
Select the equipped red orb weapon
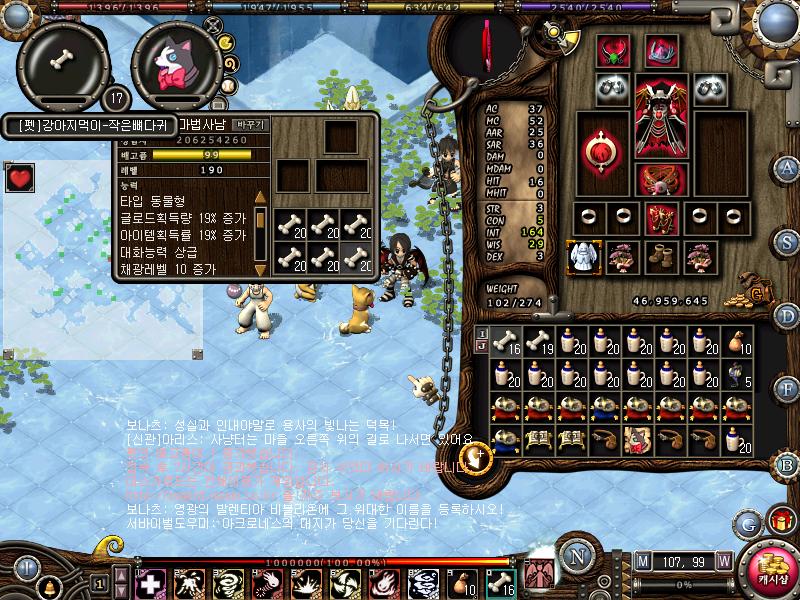click(x=603, y=150)
